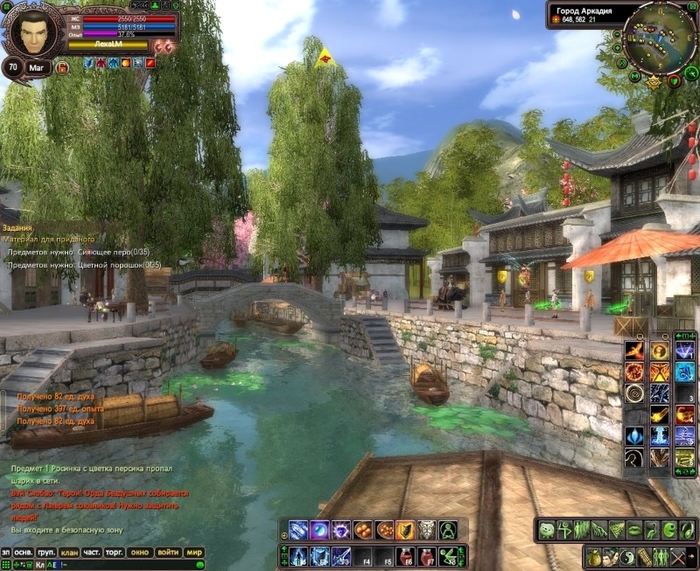The width and height of the screenshot is (700, 571).
Task: Open the груп. chat tab
Action: (47, 552)
